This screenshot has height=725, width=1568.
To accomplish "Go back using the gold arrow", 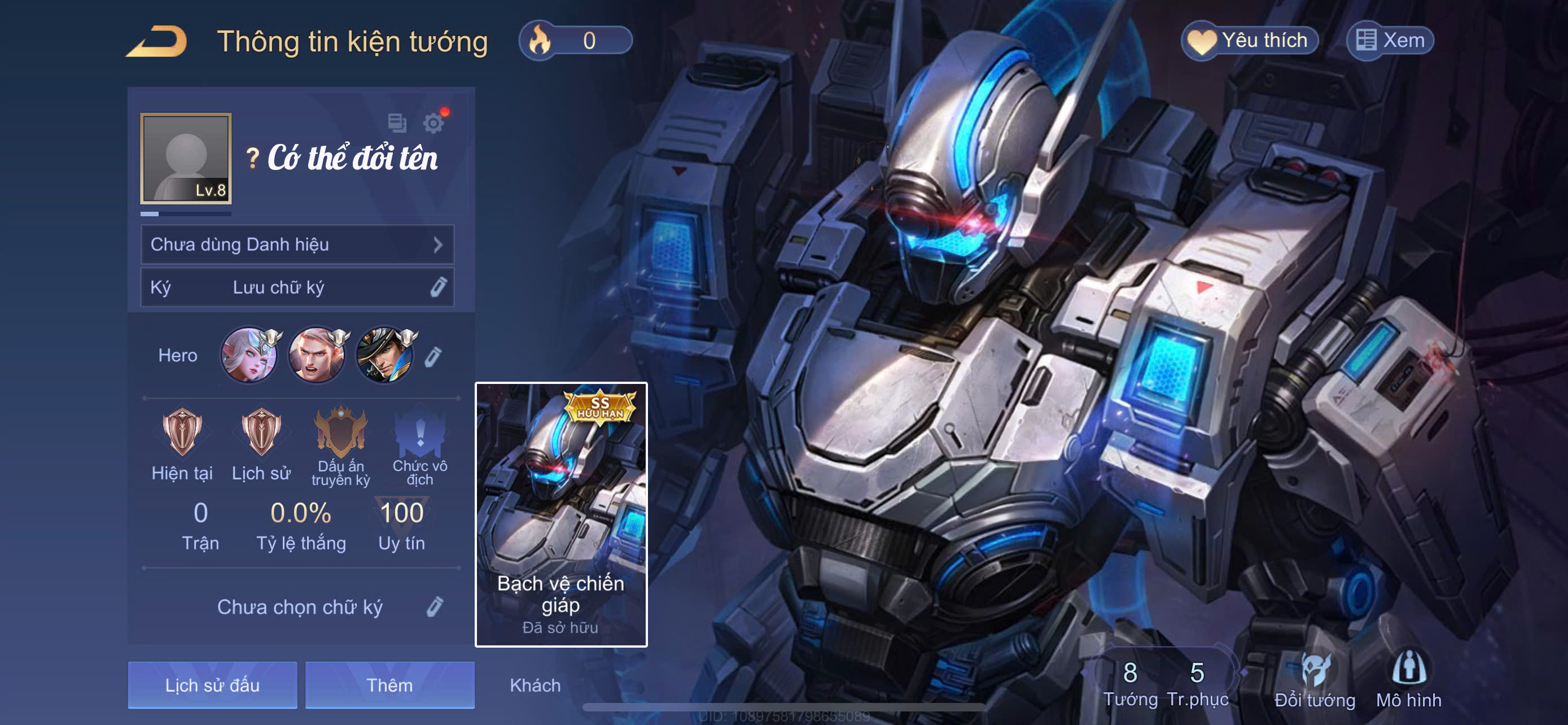I will [157, 41].
